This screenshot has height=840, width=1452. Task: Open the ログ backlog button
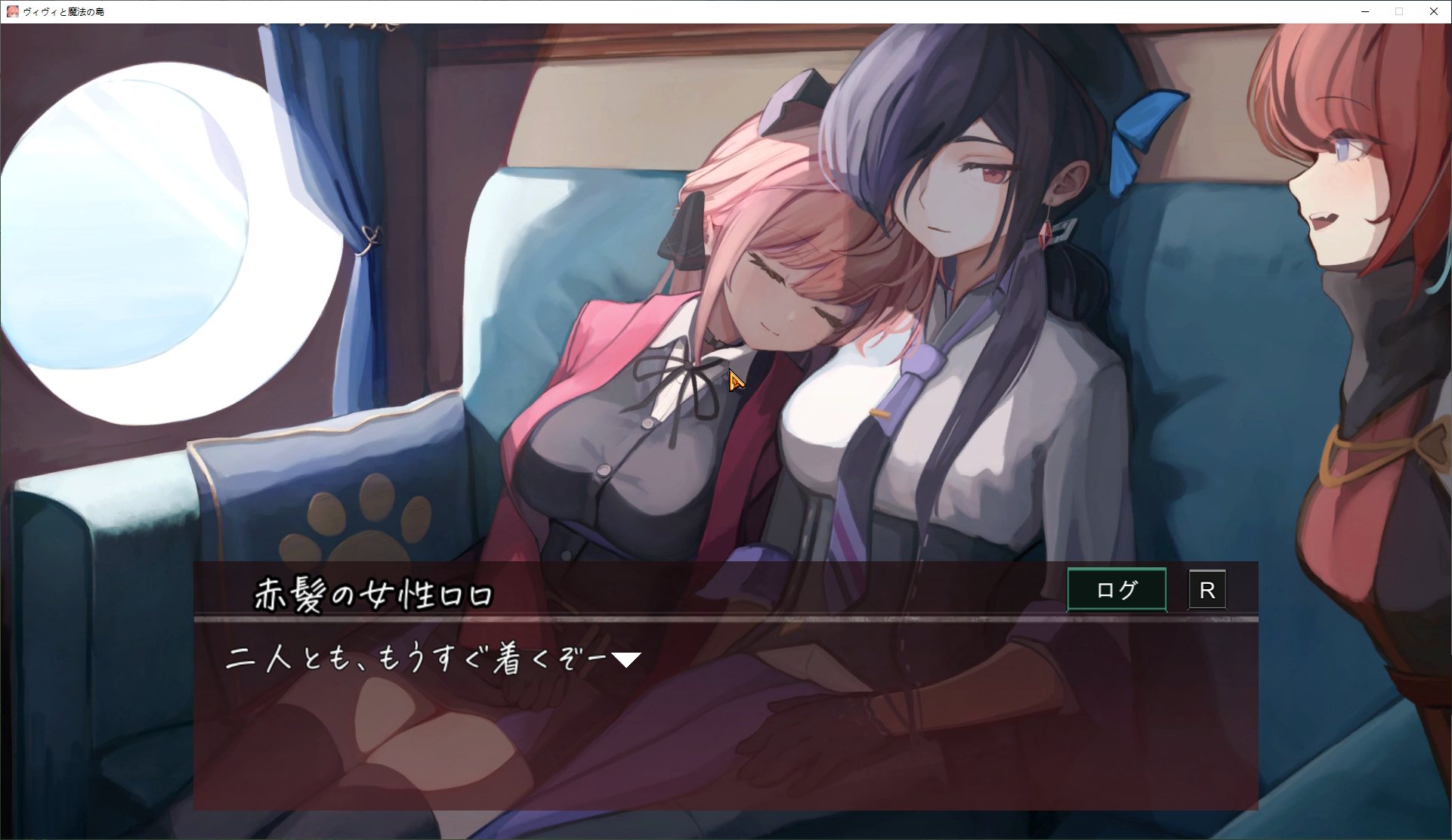pyautogui.click(x=1116, y=589)
